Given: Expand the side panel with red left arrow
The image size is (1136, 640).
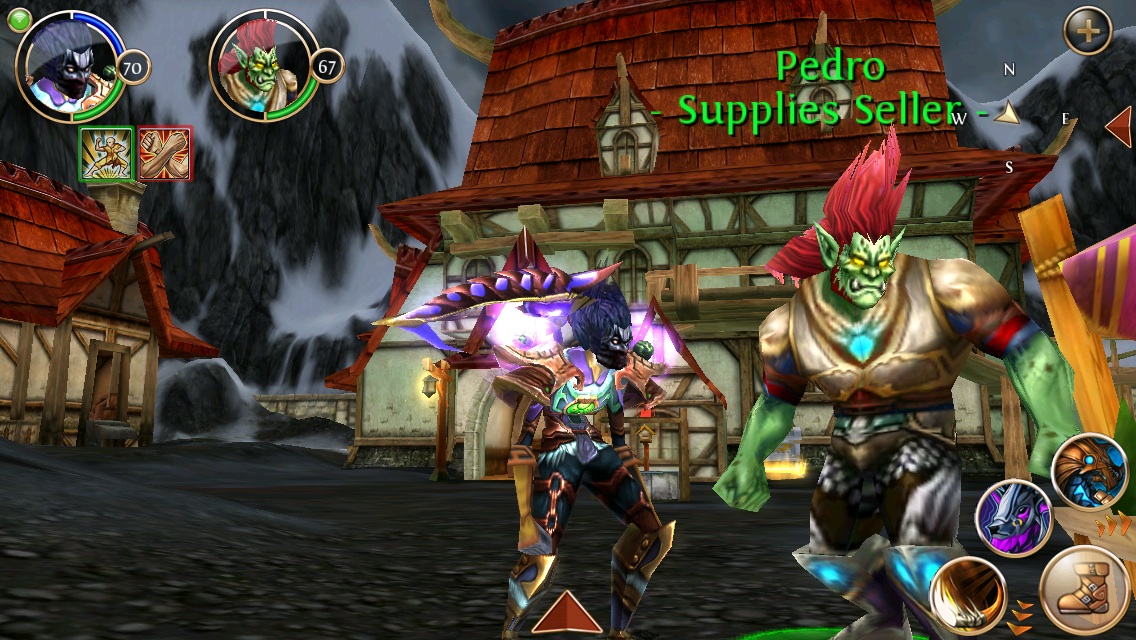Looking at the screenshot, I should (x=1119, y=127).
